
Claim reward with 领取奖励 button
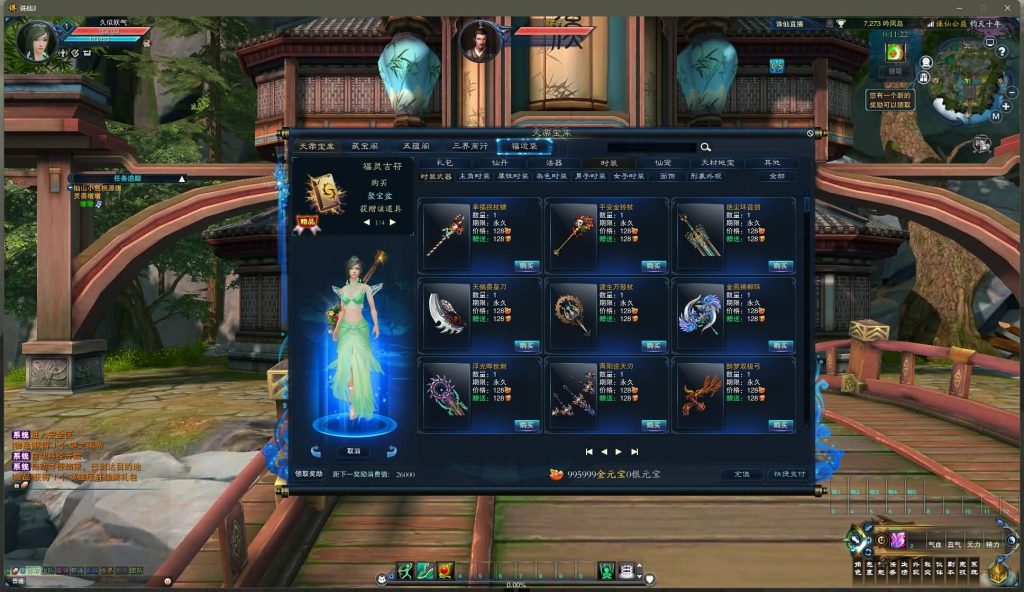click(x=309, y=474)
